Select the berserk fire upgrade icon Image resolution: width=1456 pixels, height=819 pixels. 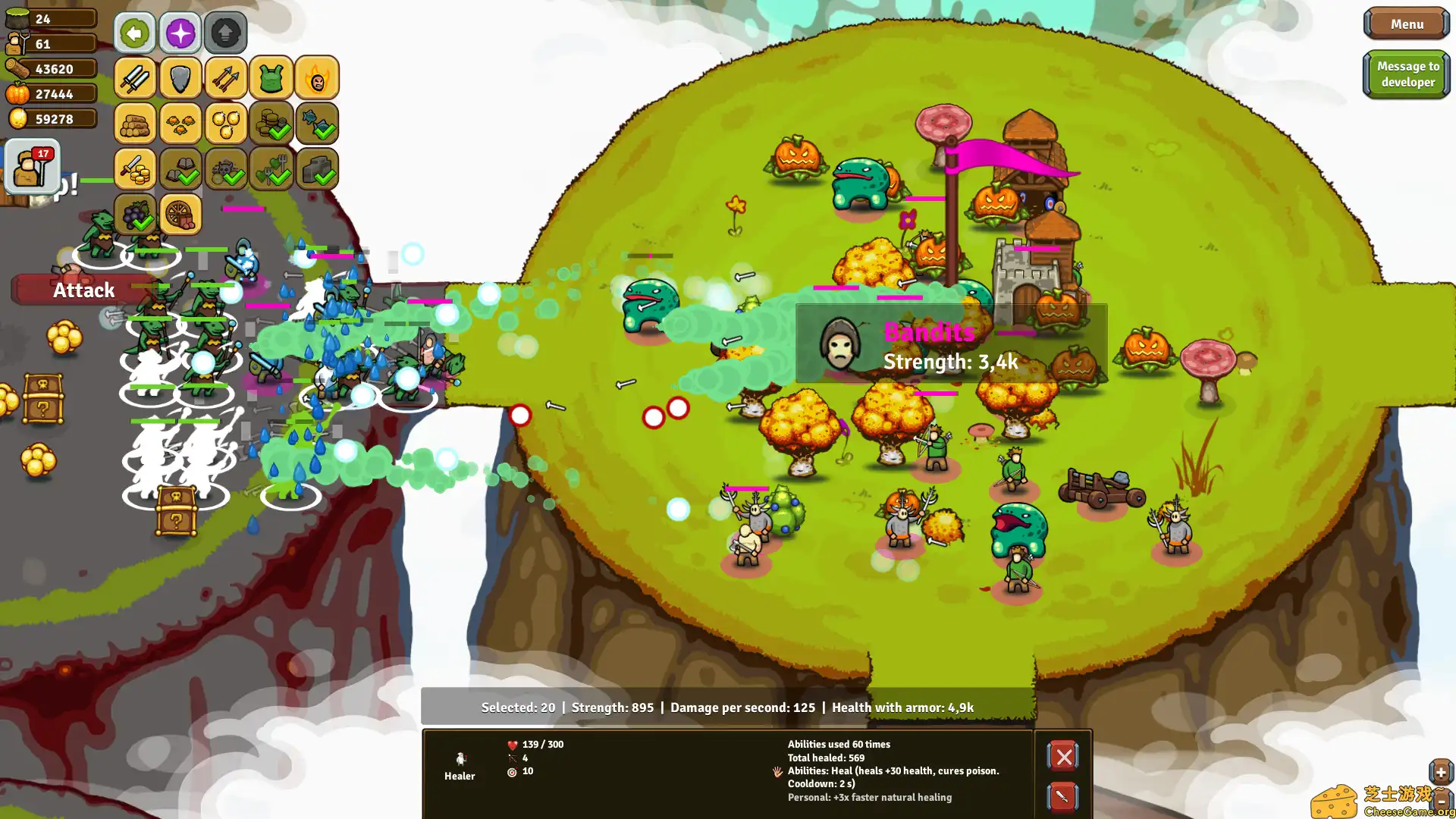[x=317, y=78]
